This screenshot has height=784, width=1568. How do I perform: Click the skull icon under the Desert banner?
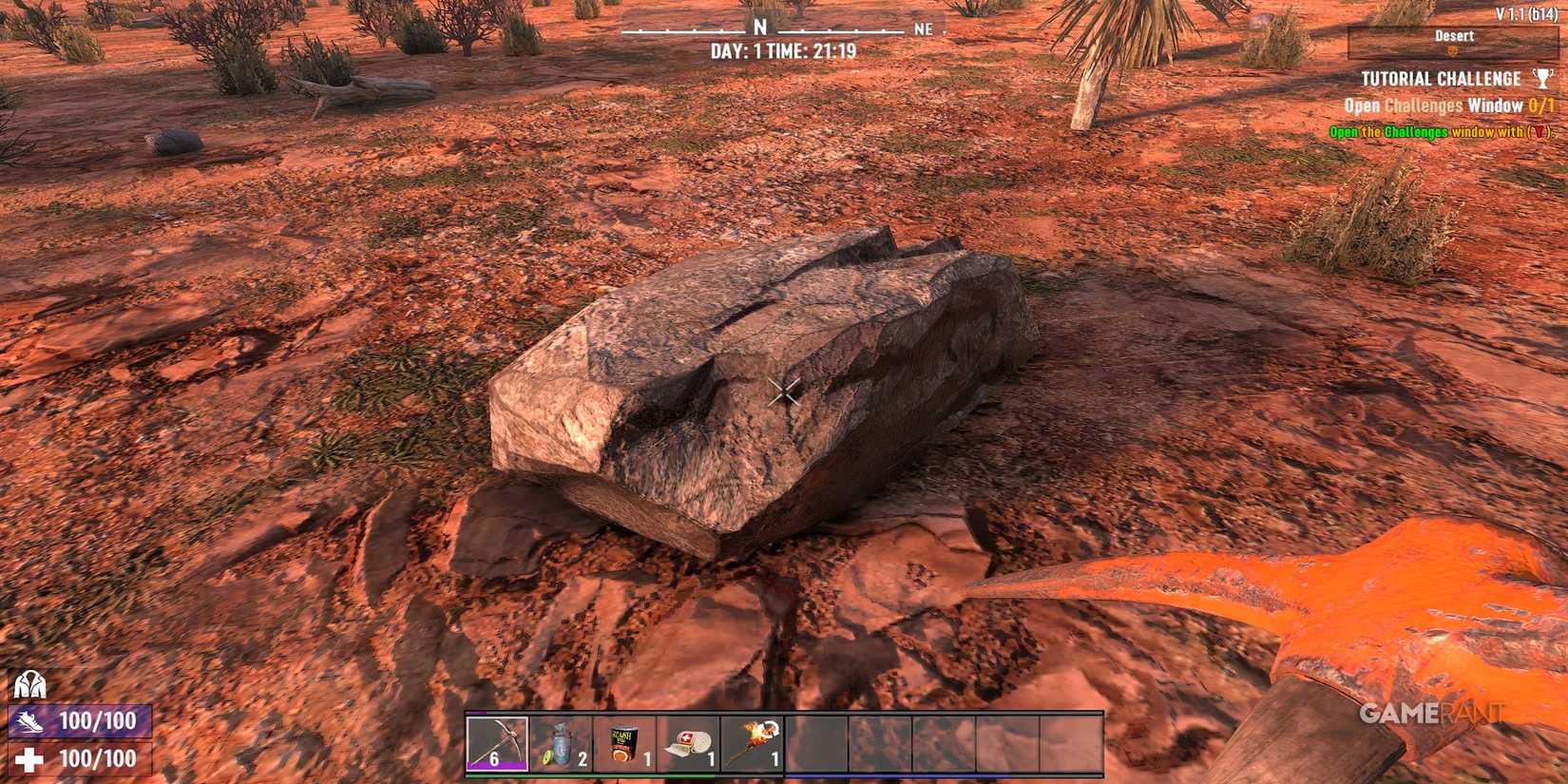(x=1453, y=49)
